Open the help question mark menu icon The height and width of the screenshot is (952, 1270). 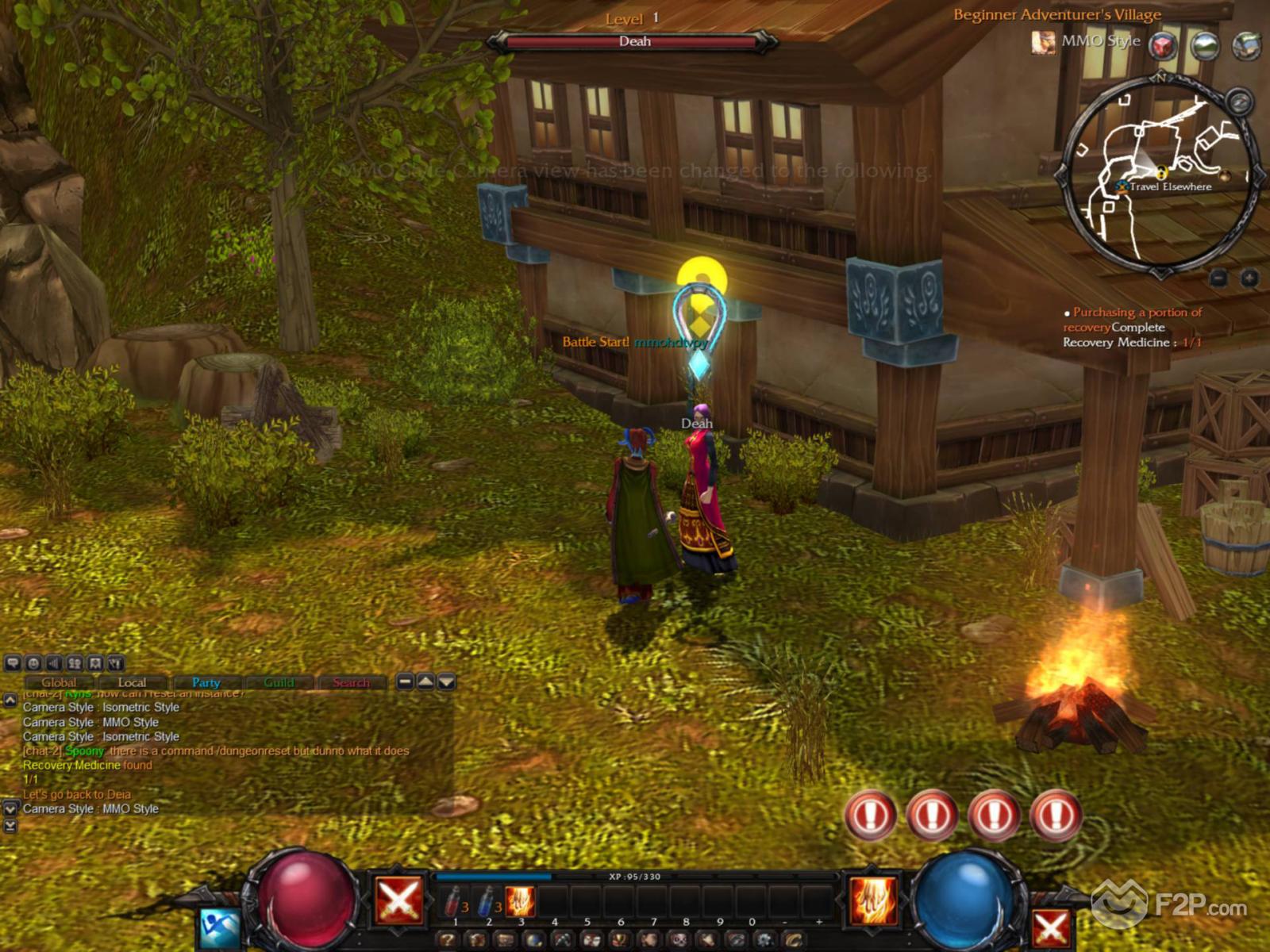pyautogui.click(x=448, y=941)
